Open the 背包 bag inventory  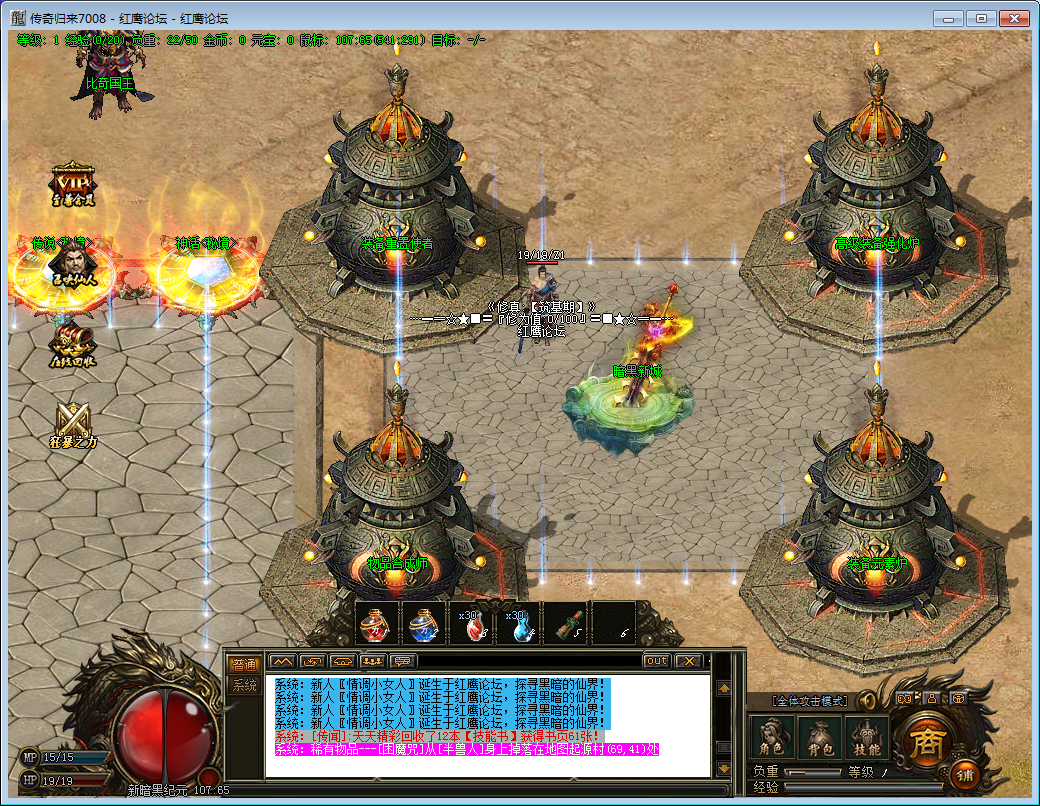(819, 738)
